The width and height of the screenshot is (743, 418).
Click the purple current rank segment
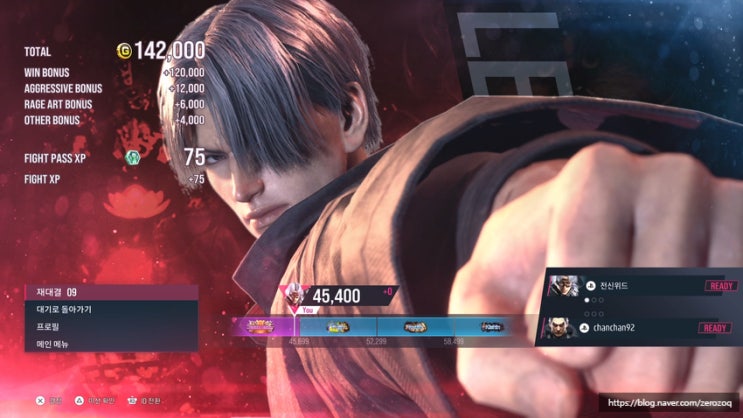266,326
